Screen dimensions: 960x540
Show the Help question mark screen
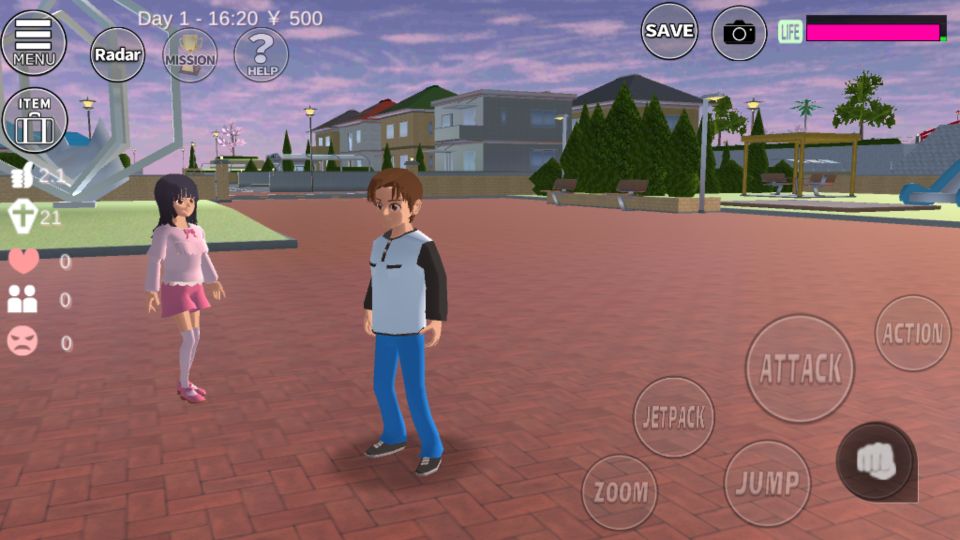[x=261, y=55]
